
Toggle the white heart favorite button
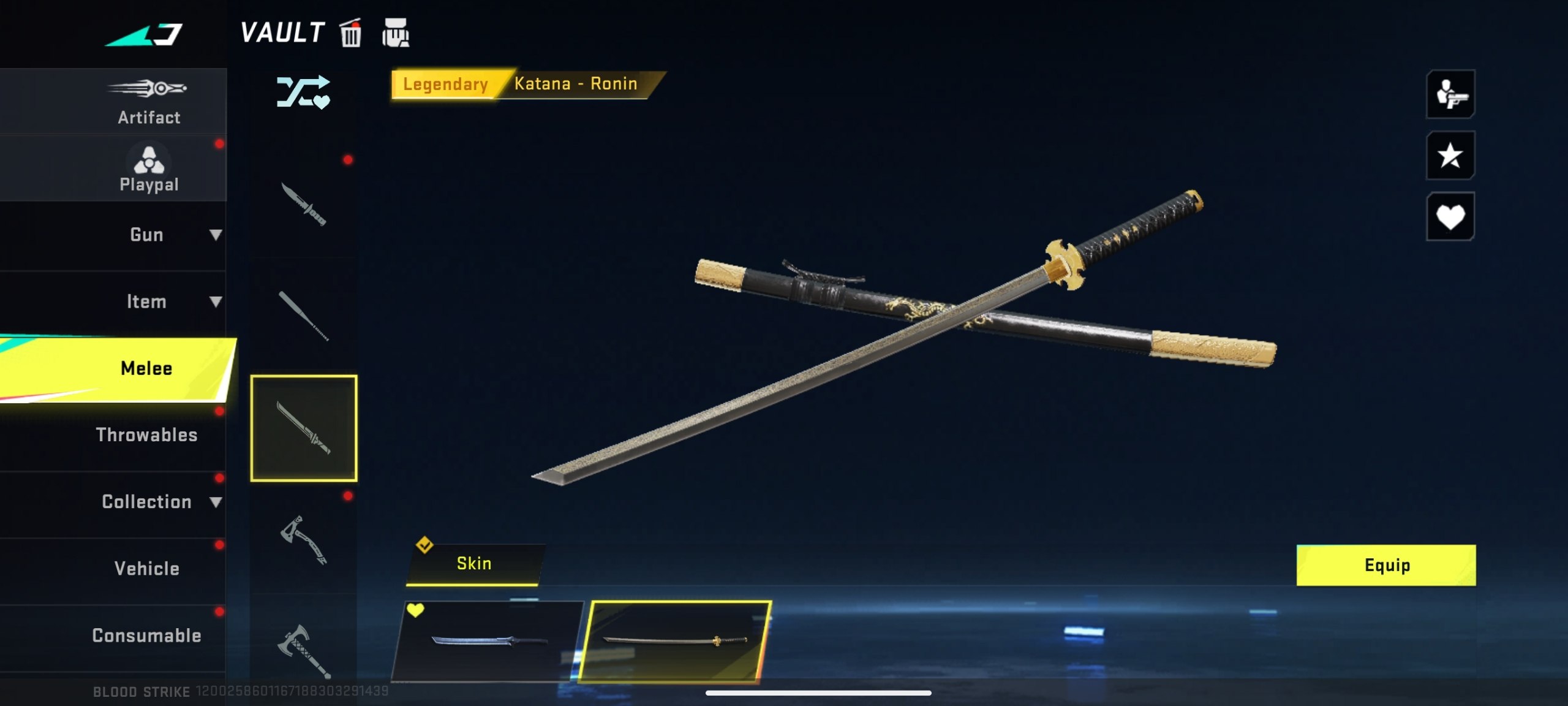(1450, 216)
